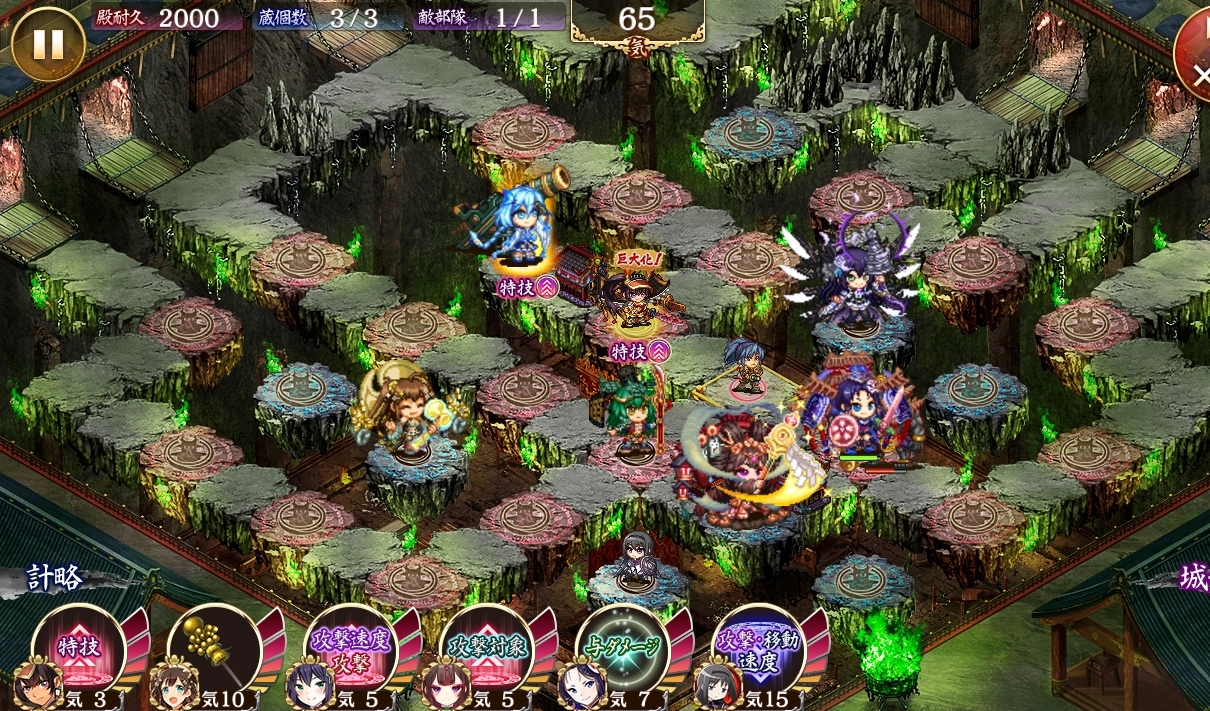Tap the 特技 skill badge under the 巨大化 unit
1210x711 pixels.
tap(639, 351)
